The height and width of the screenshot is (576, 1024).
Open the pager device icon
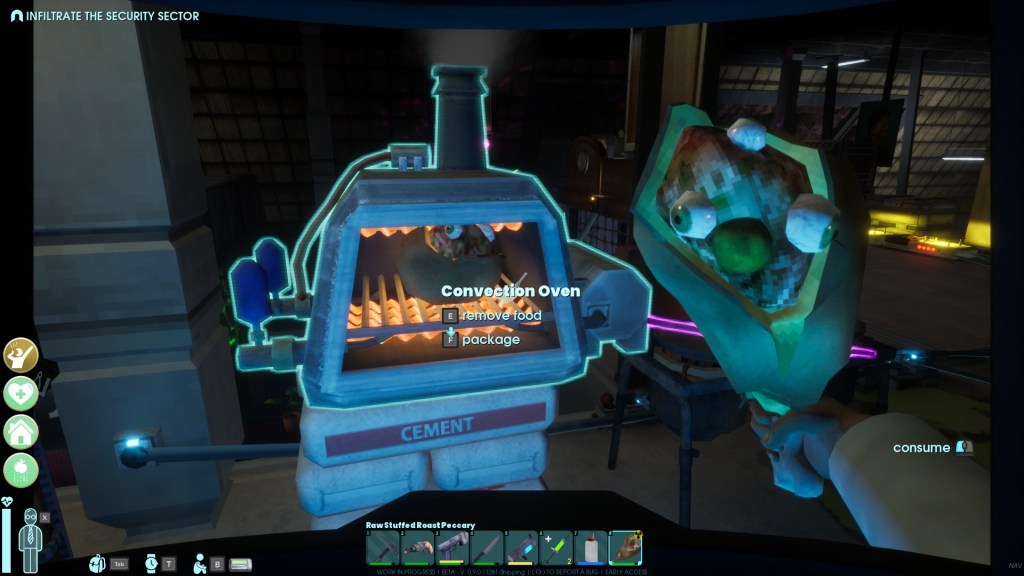(240, 564)
